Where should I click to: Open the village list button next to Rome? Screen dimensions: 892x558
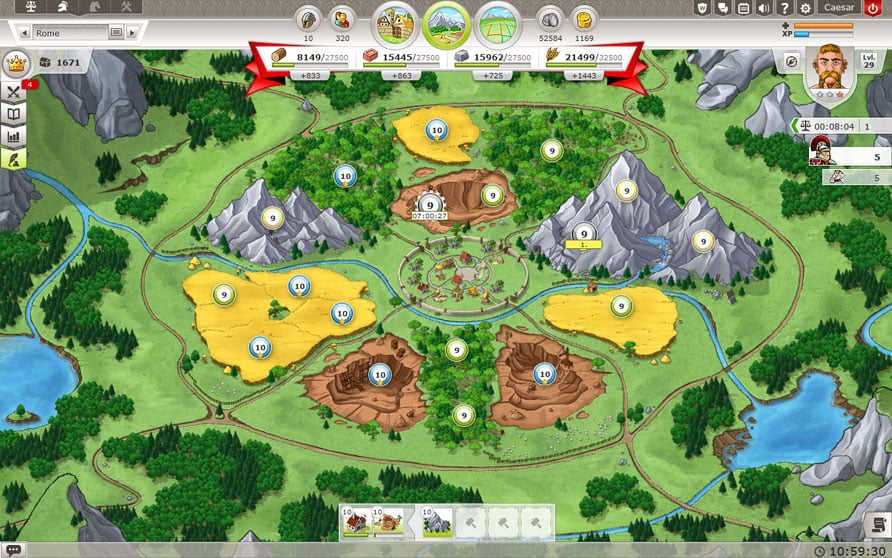pyautogui.click(x=116, y=33)
